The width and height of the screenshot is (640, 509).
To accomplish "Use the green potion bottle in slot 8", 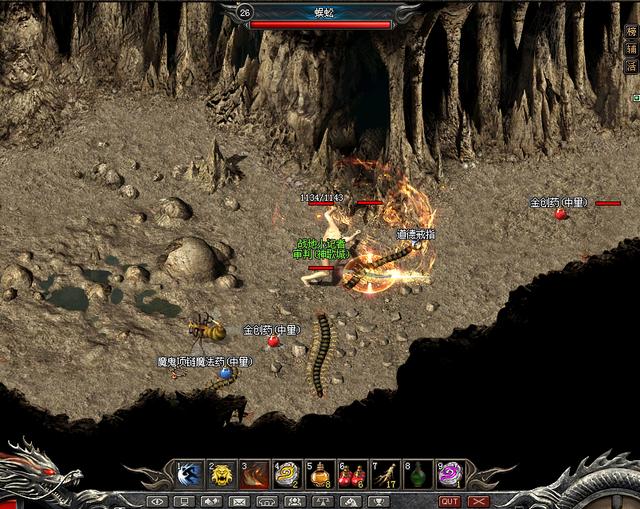I will pos(417,474).
